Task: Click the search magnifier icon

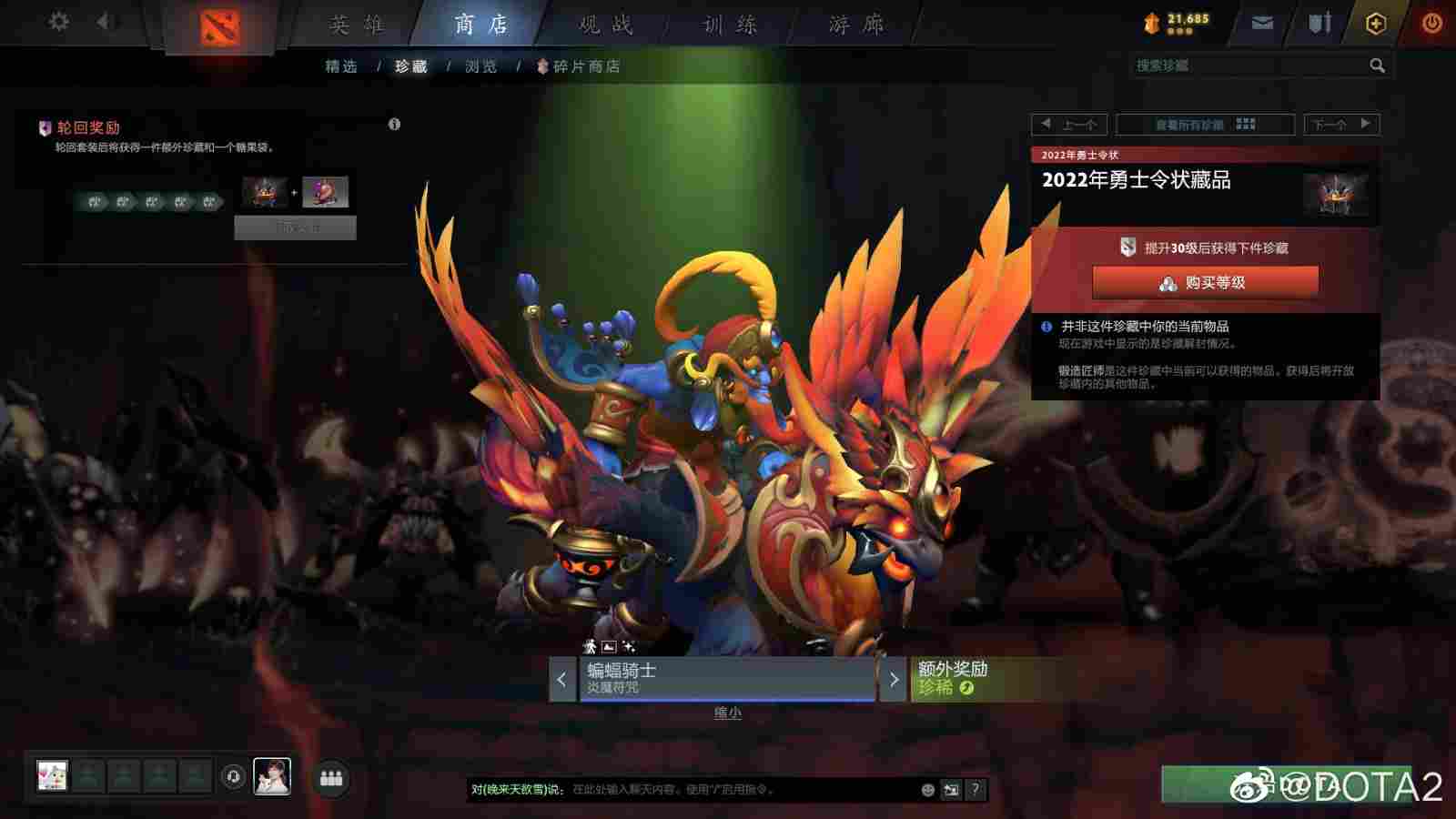Action: 1378,66
